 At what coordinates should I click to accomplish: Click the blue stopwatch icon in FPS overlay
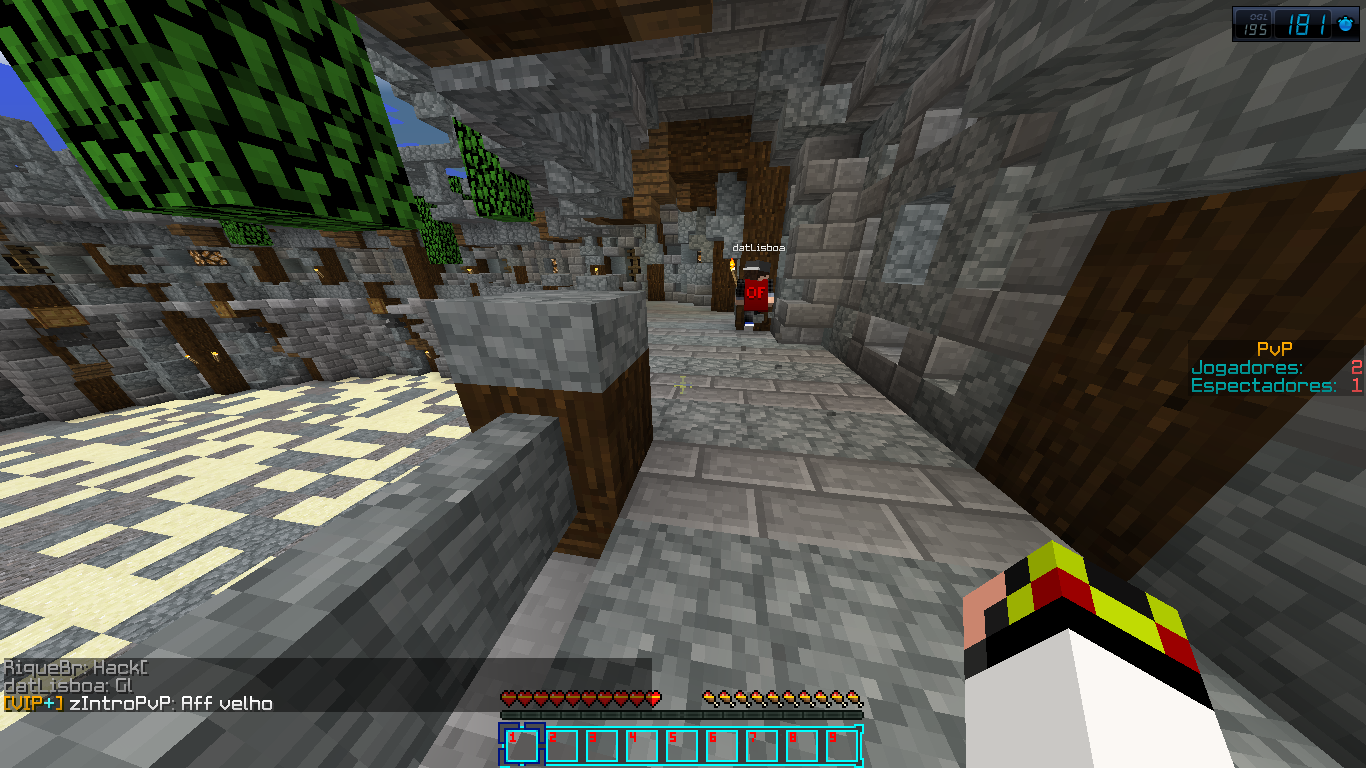[x=1345, y=24]
